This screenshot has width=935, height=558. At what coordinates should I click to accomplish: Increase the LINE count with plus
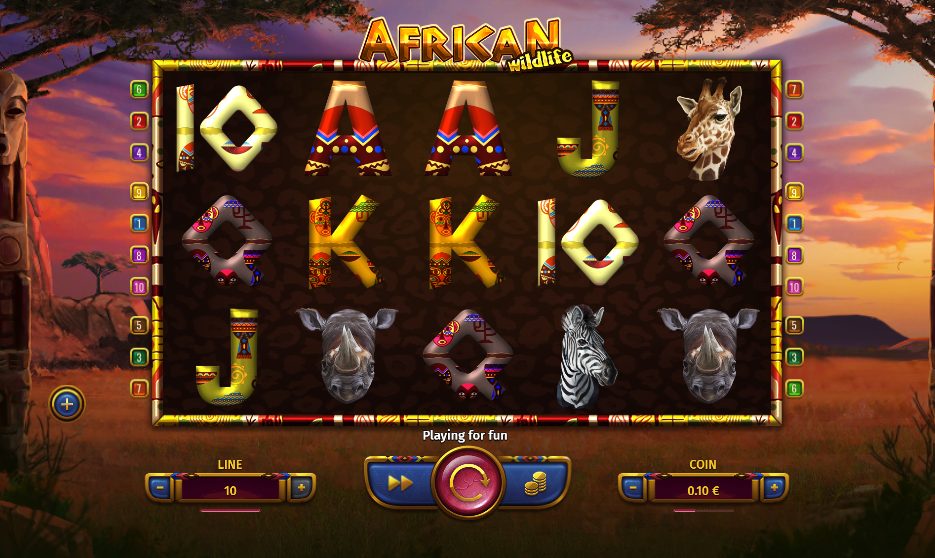click(301, 489)
